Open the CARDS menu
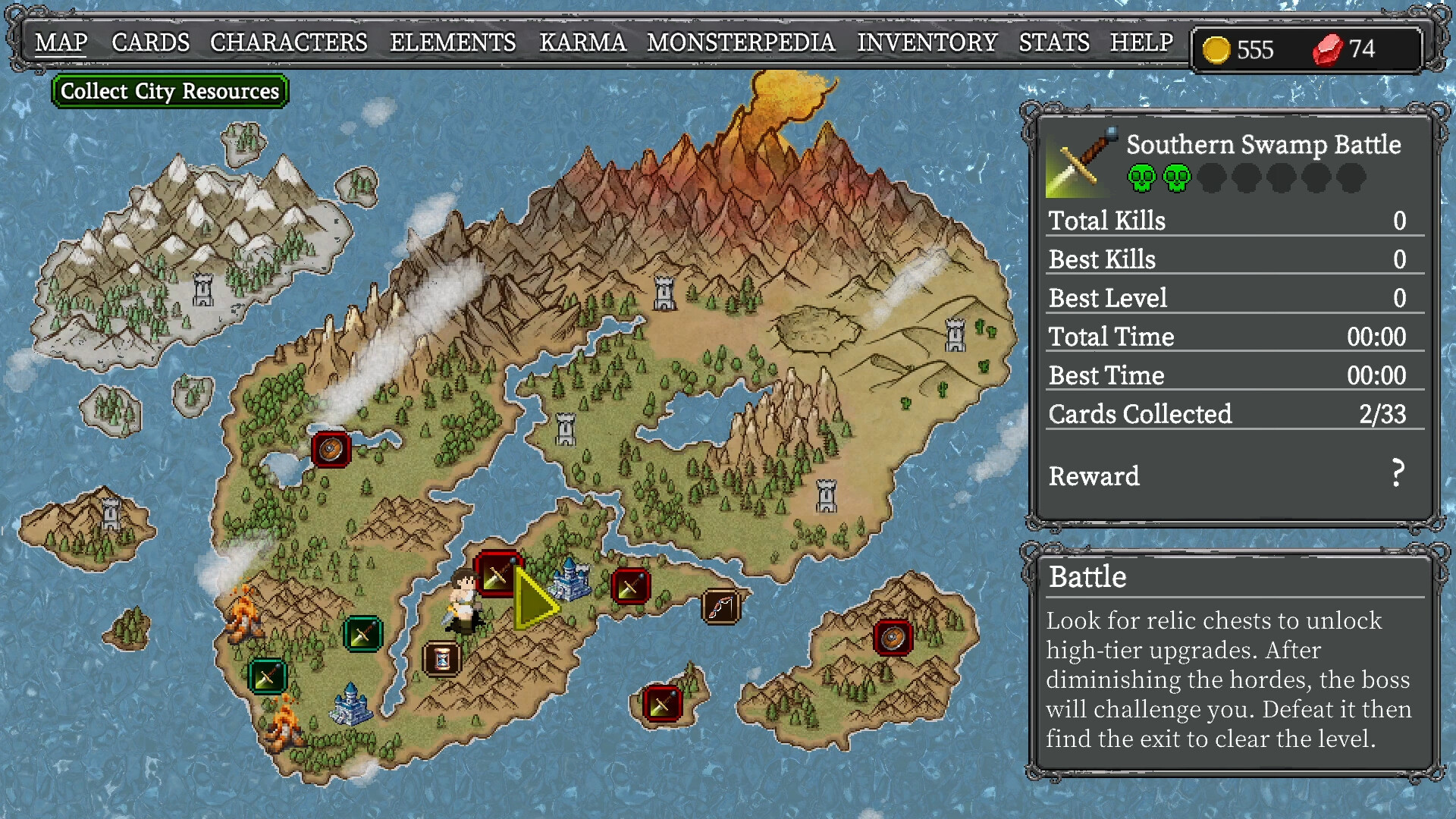The height and width of the screenshot is (819, 1456). click(149, 42)
